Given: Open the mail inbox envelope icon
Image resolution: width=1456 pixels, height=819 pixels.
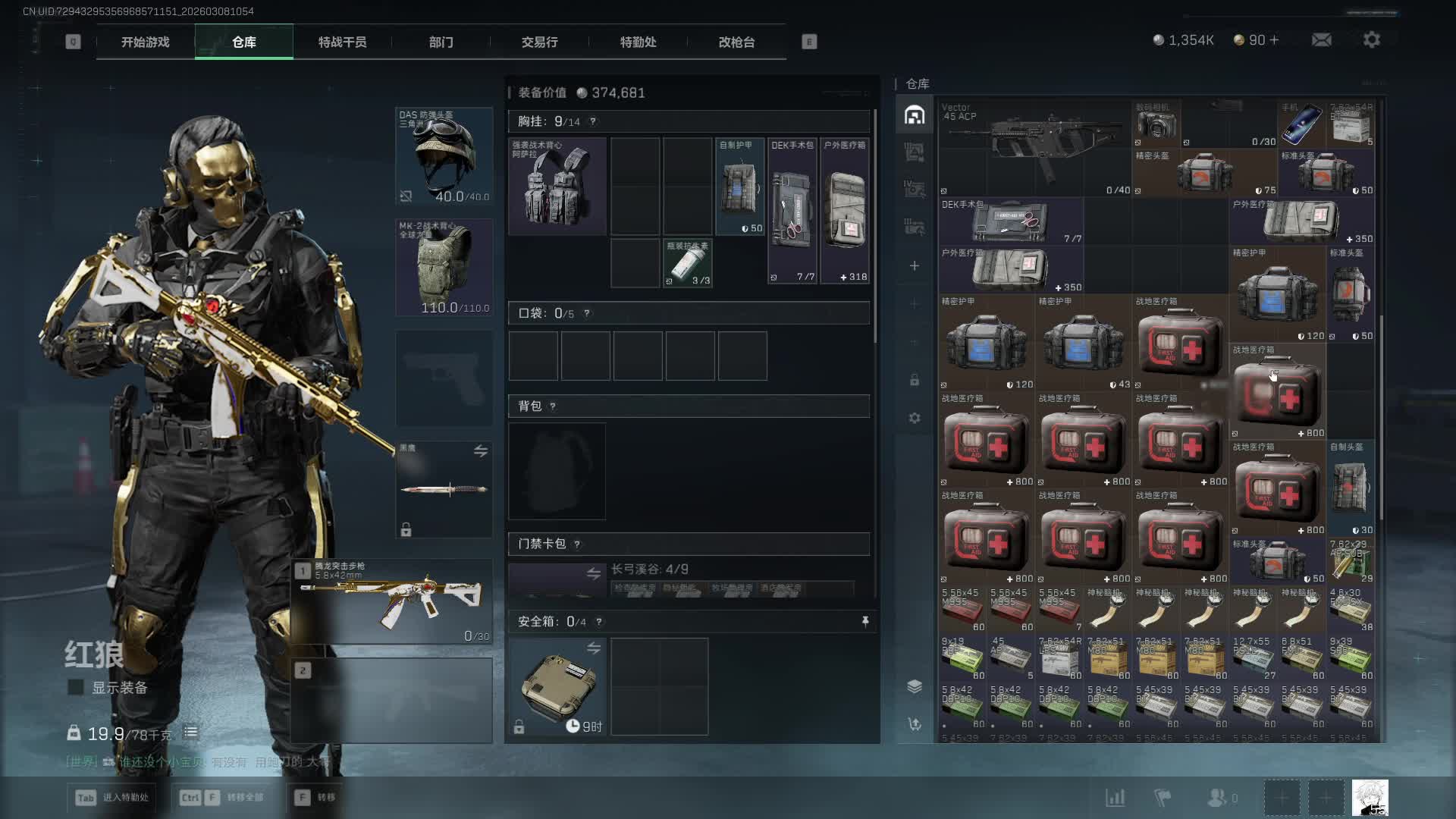Looking at the screenshot, I should 1321,40.
